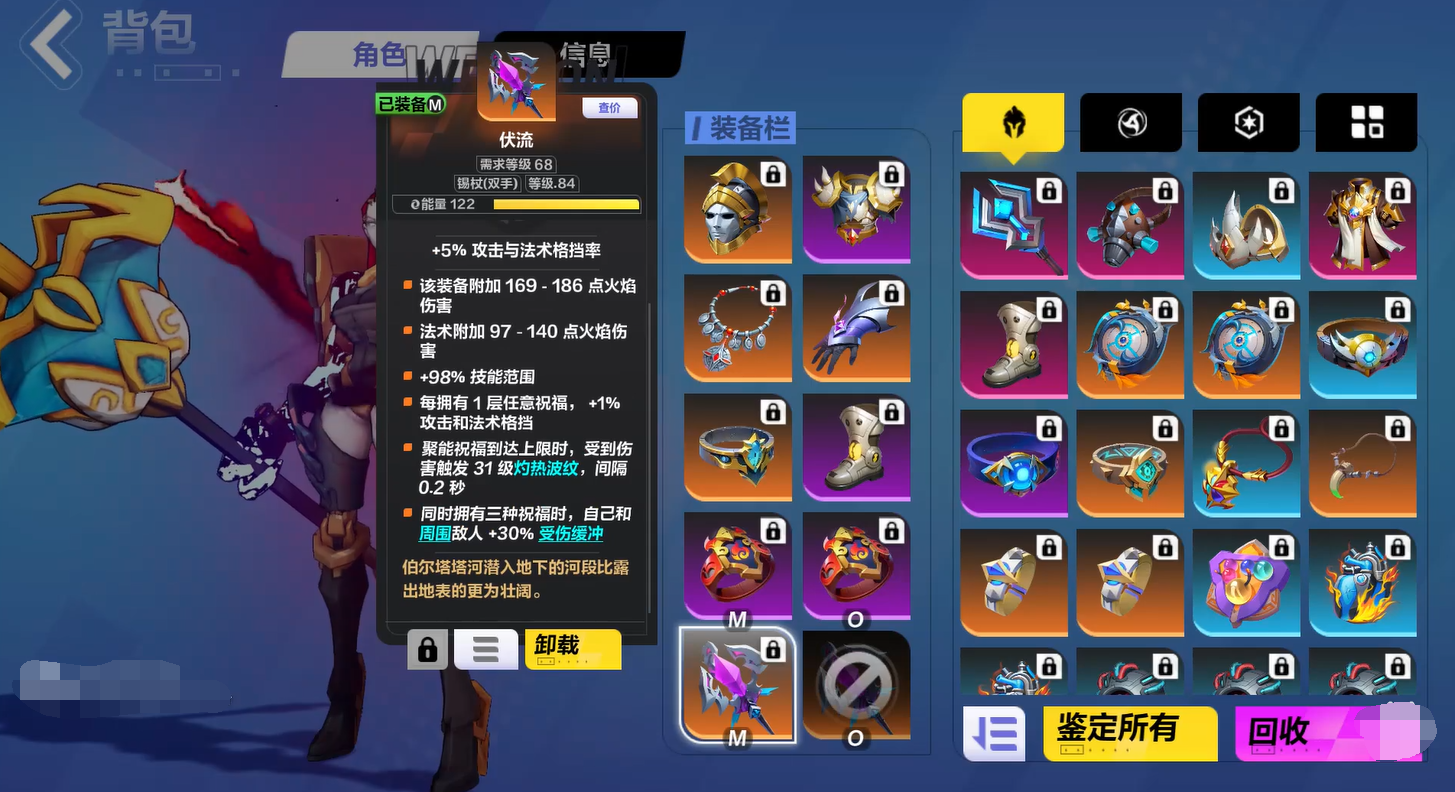Toggle the lock icon on the 伏流 tooltip
The height and width of the screenshot is (792, 1455).
coord(428,649)
